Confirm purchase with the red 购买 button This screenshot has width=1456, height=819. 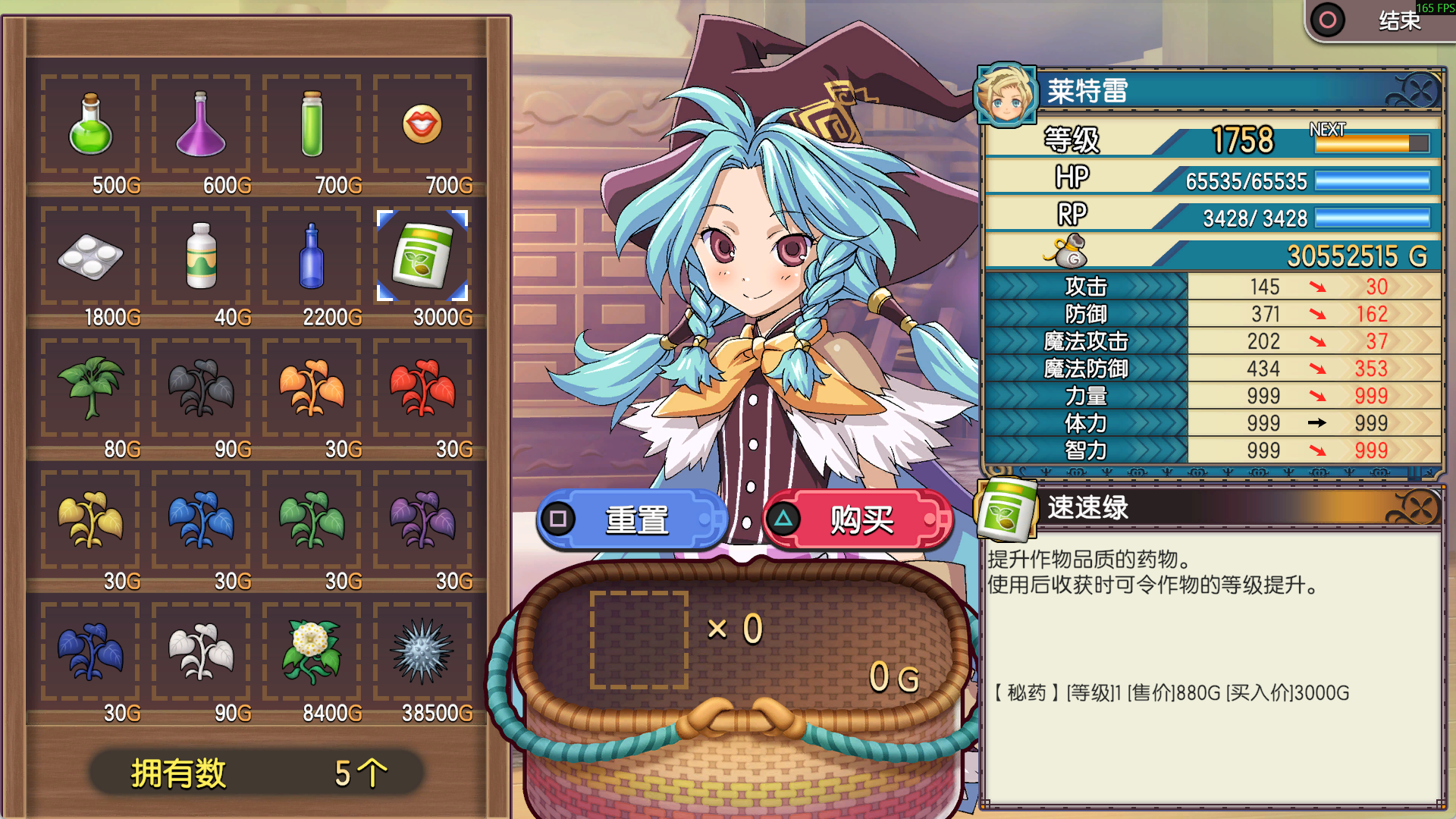(859, 520)
